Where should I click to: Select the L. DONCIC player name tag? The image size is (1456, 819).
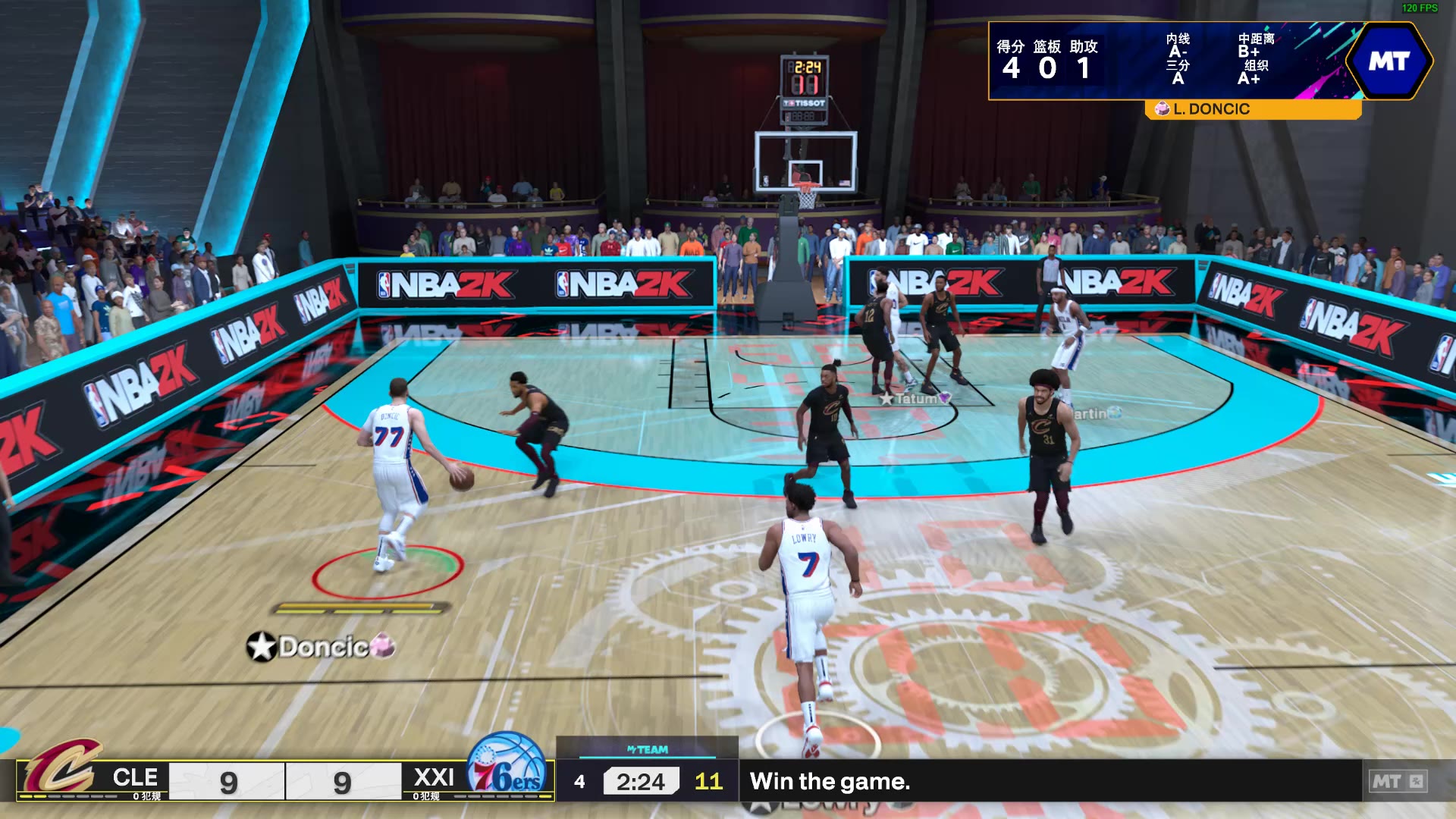pyautogui.click(x=1210, y=109)
